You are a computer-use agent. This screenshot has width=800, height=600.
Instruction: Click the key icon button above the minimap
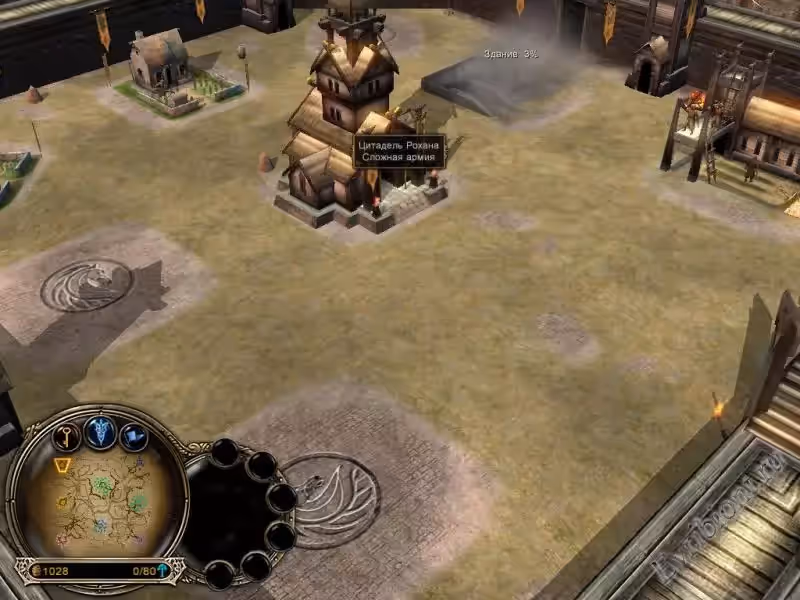(x=66, y=436)
